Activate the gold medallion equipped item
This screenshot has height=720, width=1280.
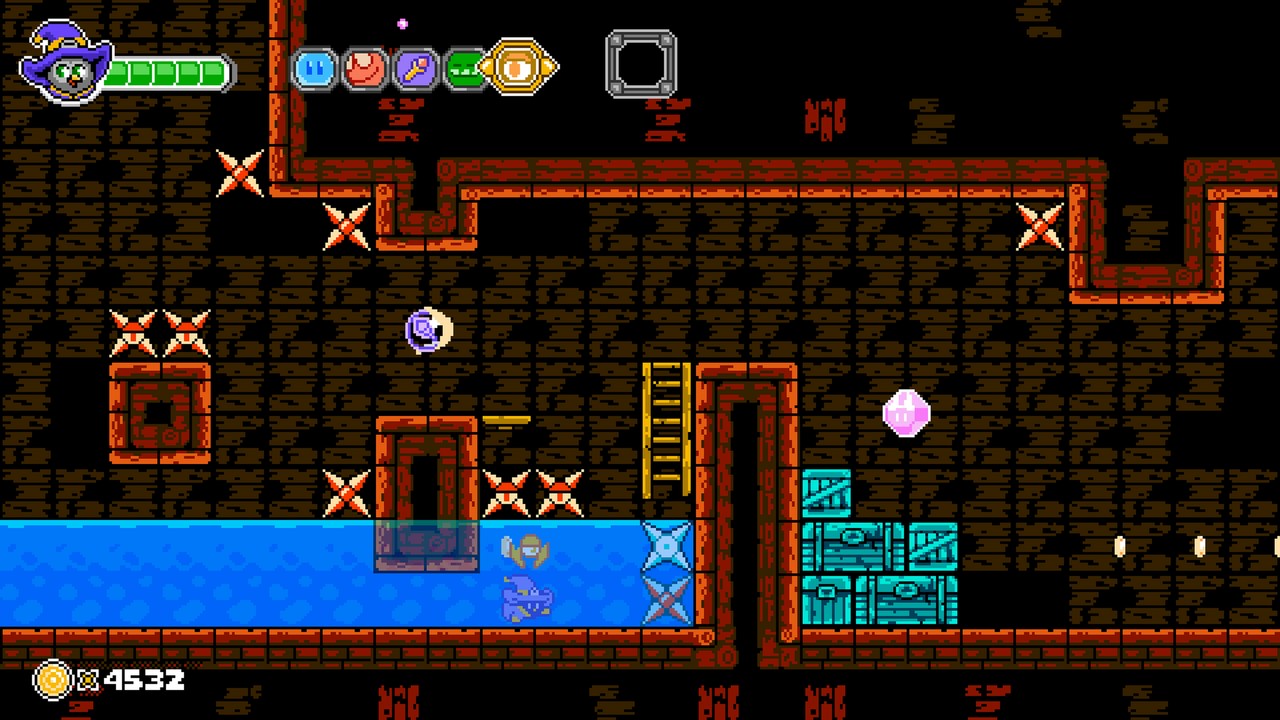(x=518, y=67)
